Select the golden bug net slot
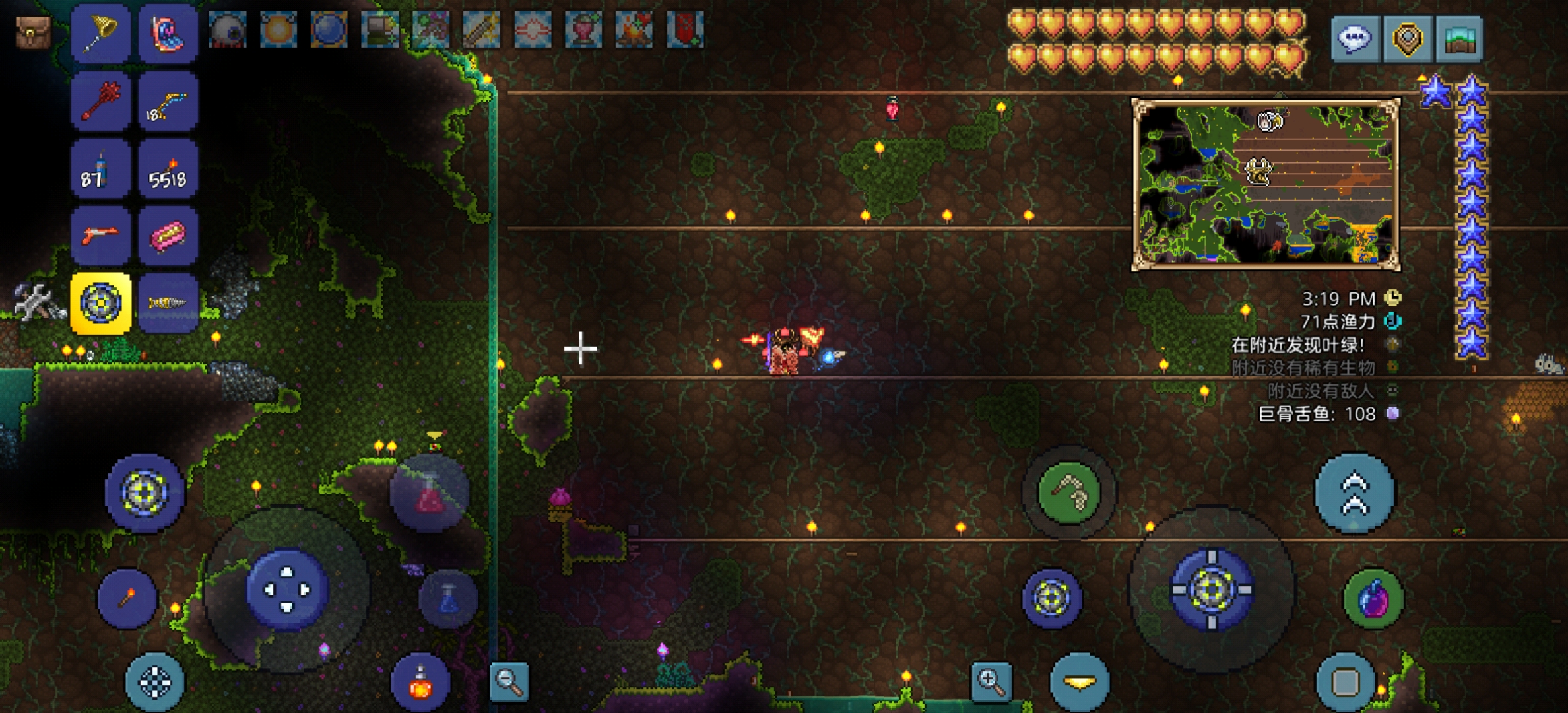 [100, 33]
